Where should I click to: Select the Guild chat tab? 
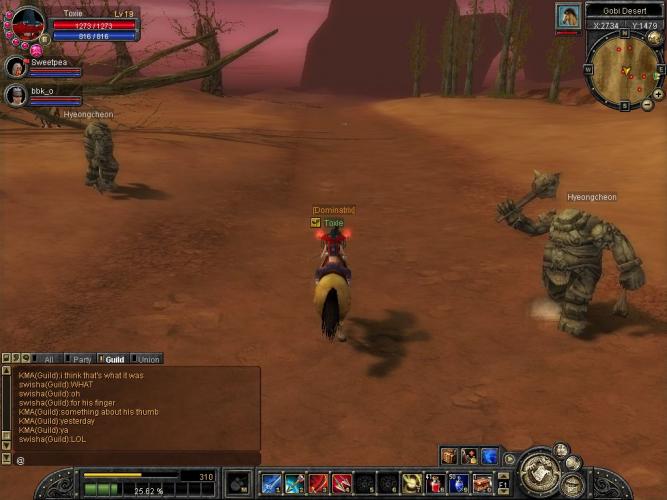(x=114, y=359)
